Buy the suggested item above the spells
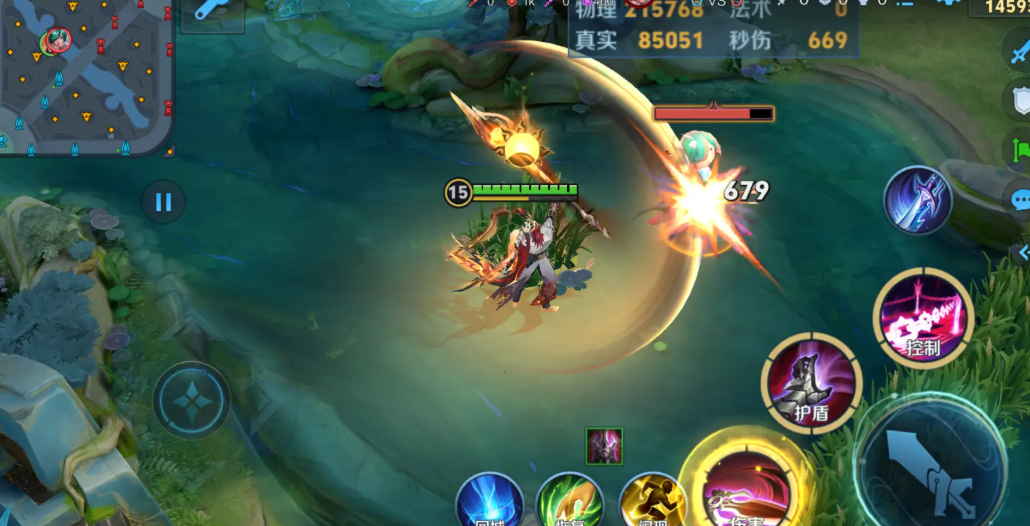The width and height of the screenshot is (1030, 526). coord(604,446)
